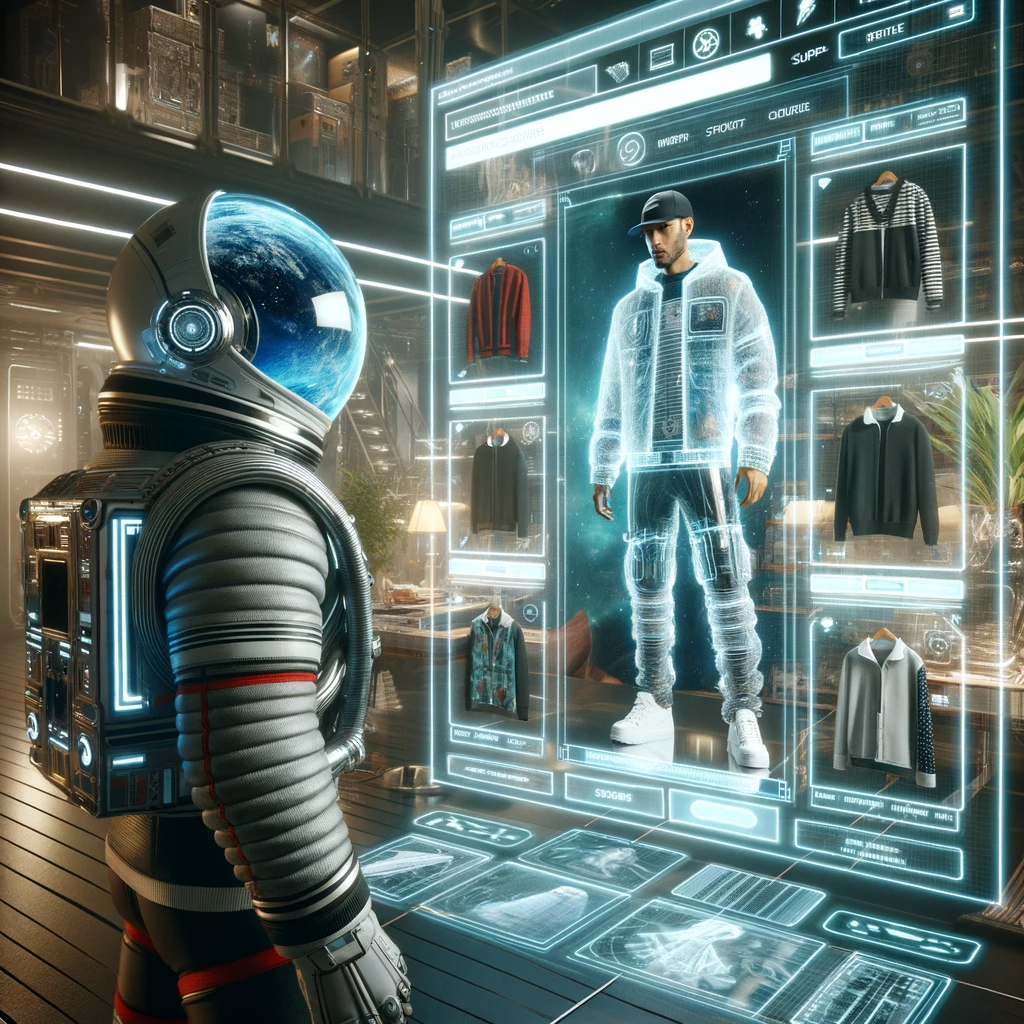The height and width of the screenshot is (1024, 1024).
Task: Select the grey jacket with polka-dot sleeve
Action: (885, 709)
